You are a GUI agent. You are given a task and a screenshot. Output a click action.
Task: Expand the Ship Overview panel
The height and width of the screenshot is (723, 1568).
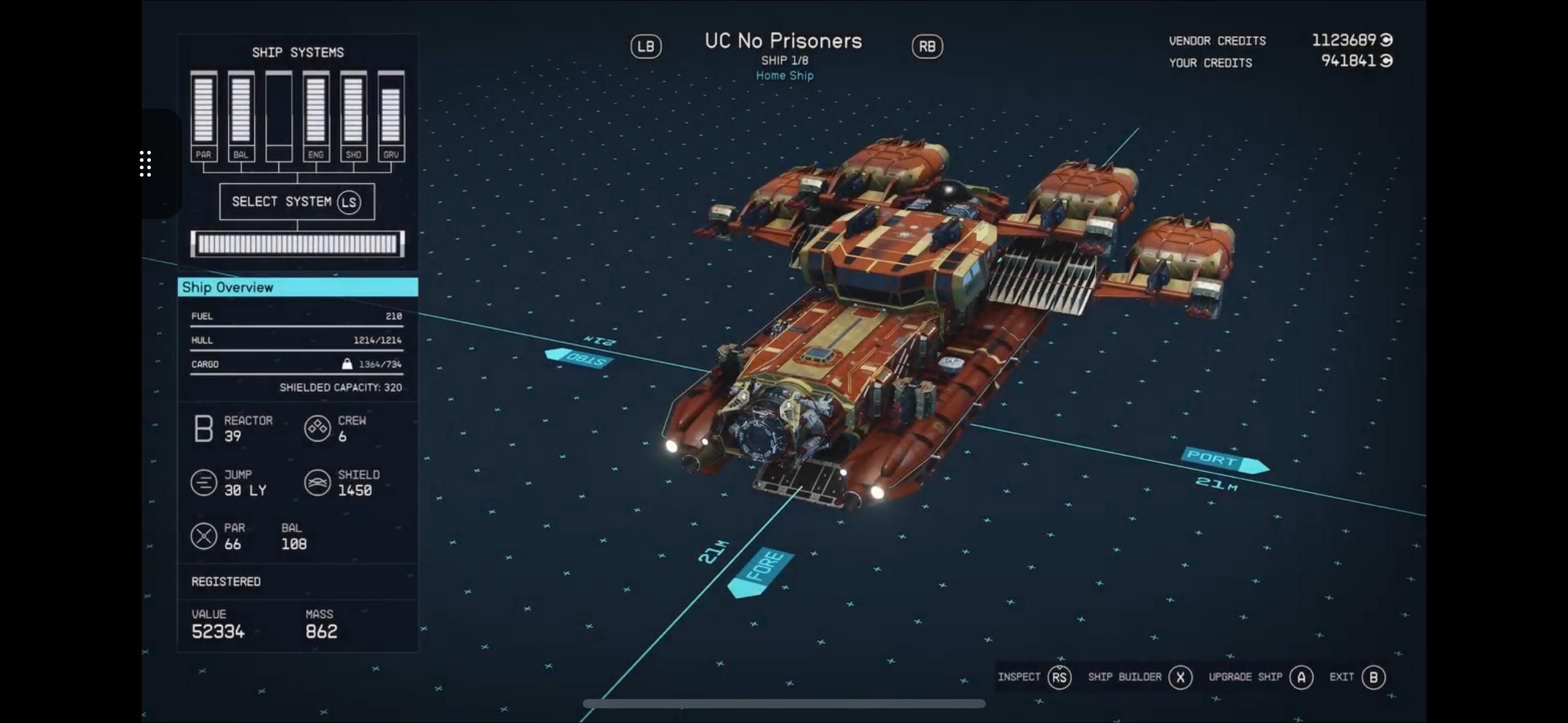click(x=298, y=287)
